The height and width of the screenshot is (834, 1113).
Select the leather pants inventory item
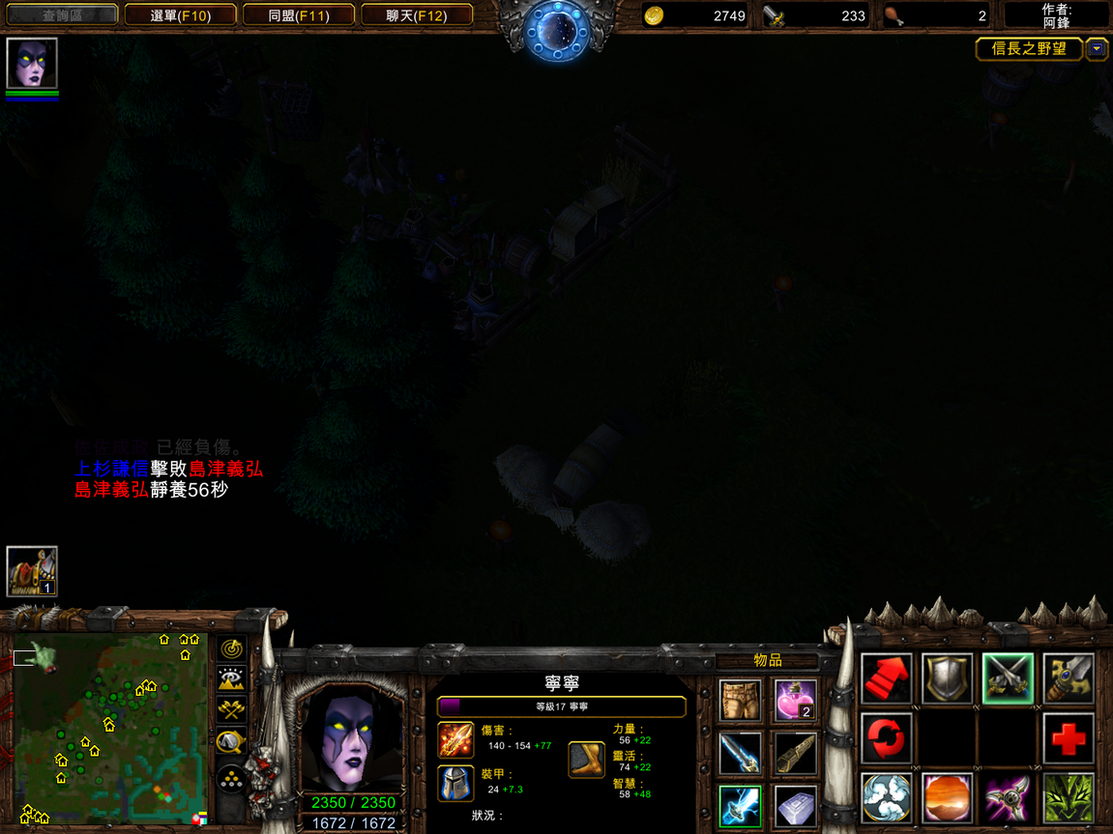tap(740, 700)
